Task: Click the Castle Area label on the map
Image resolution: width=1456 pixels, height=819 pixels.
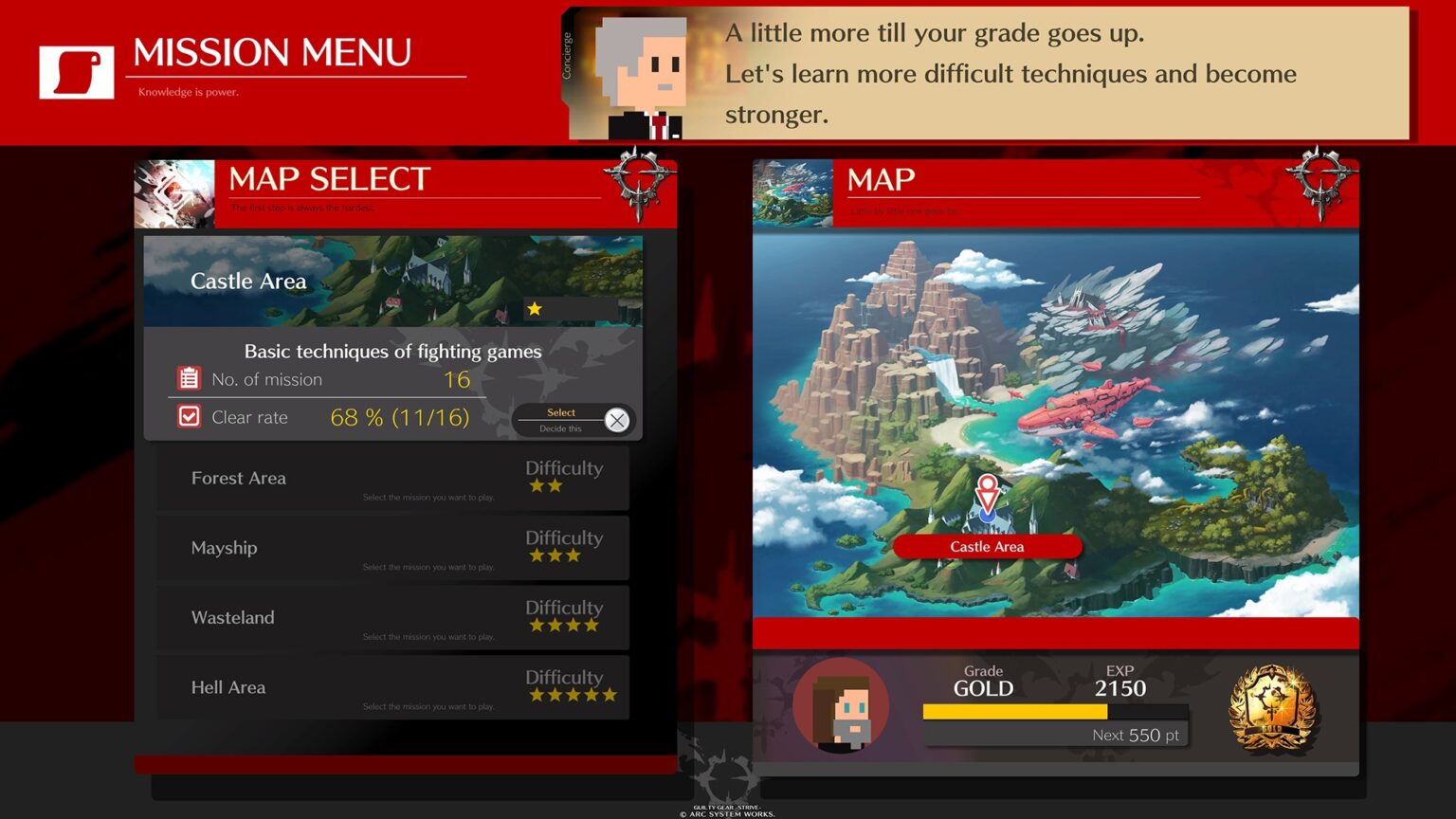Action: pos(987,546)
